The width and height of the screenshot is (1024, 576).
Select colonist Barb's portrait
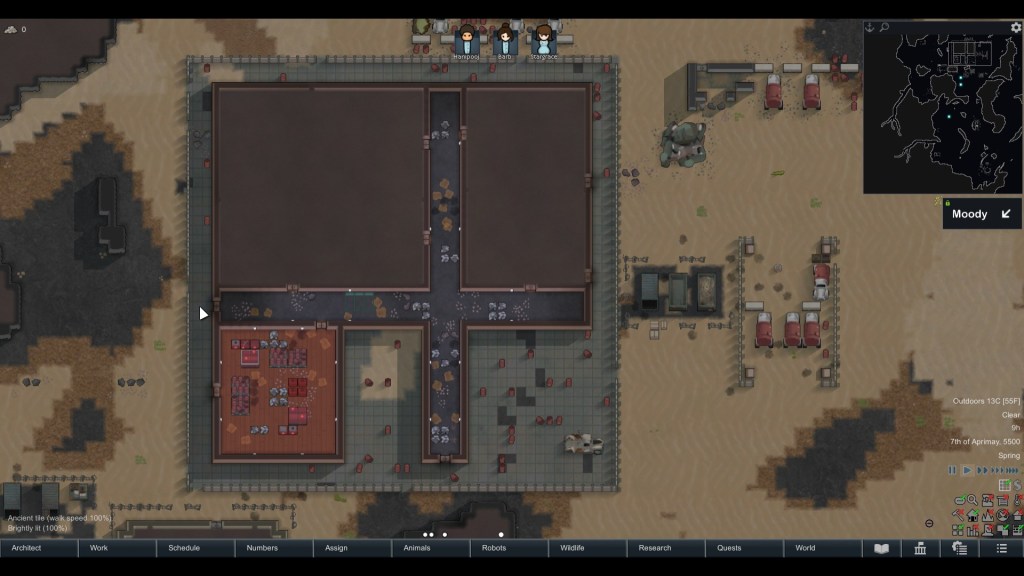505,41
